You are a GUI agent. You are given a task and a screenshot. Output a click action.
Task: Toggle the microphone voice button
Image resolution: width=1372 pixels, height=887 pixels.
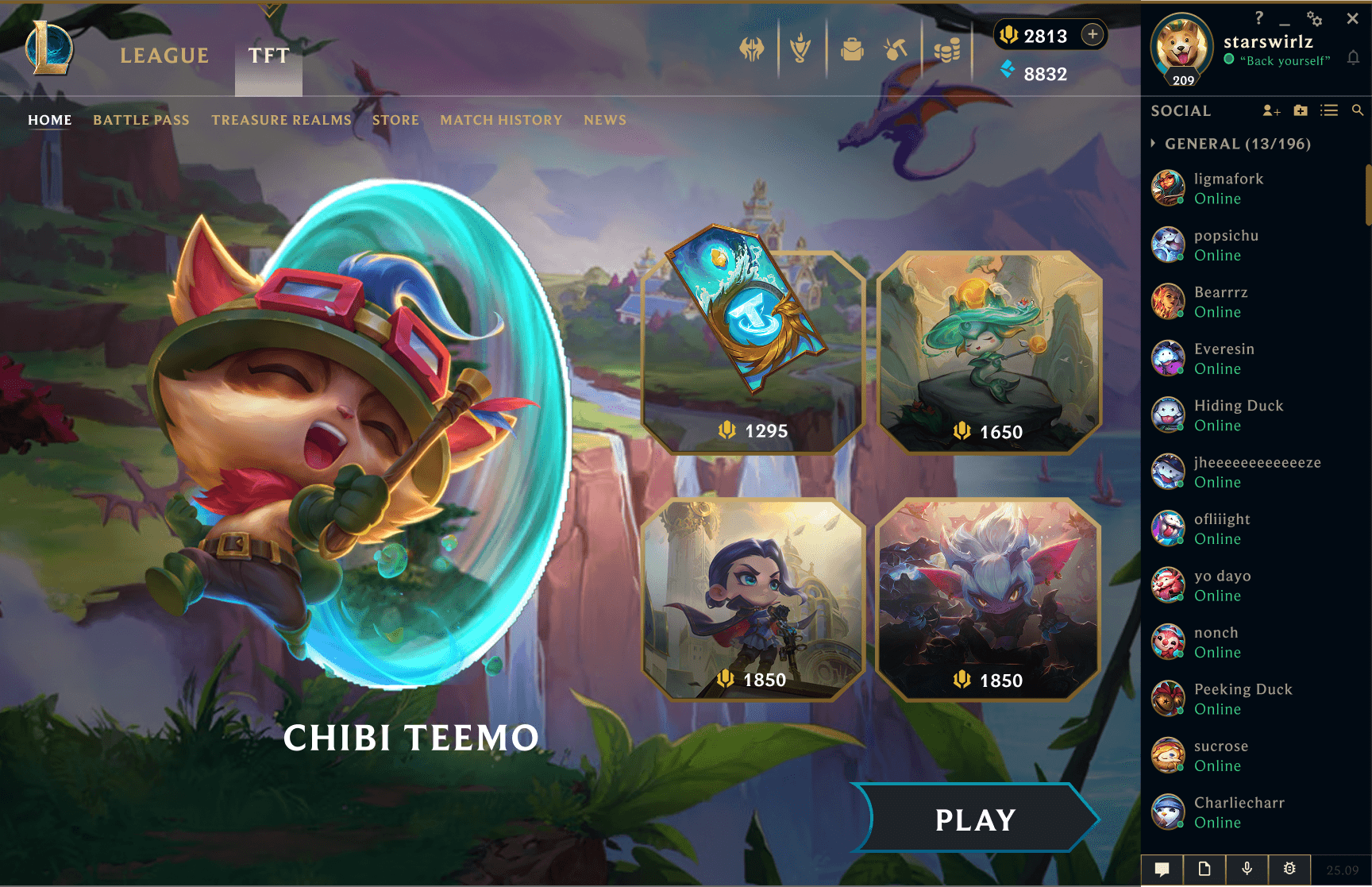coord(1247,870)
